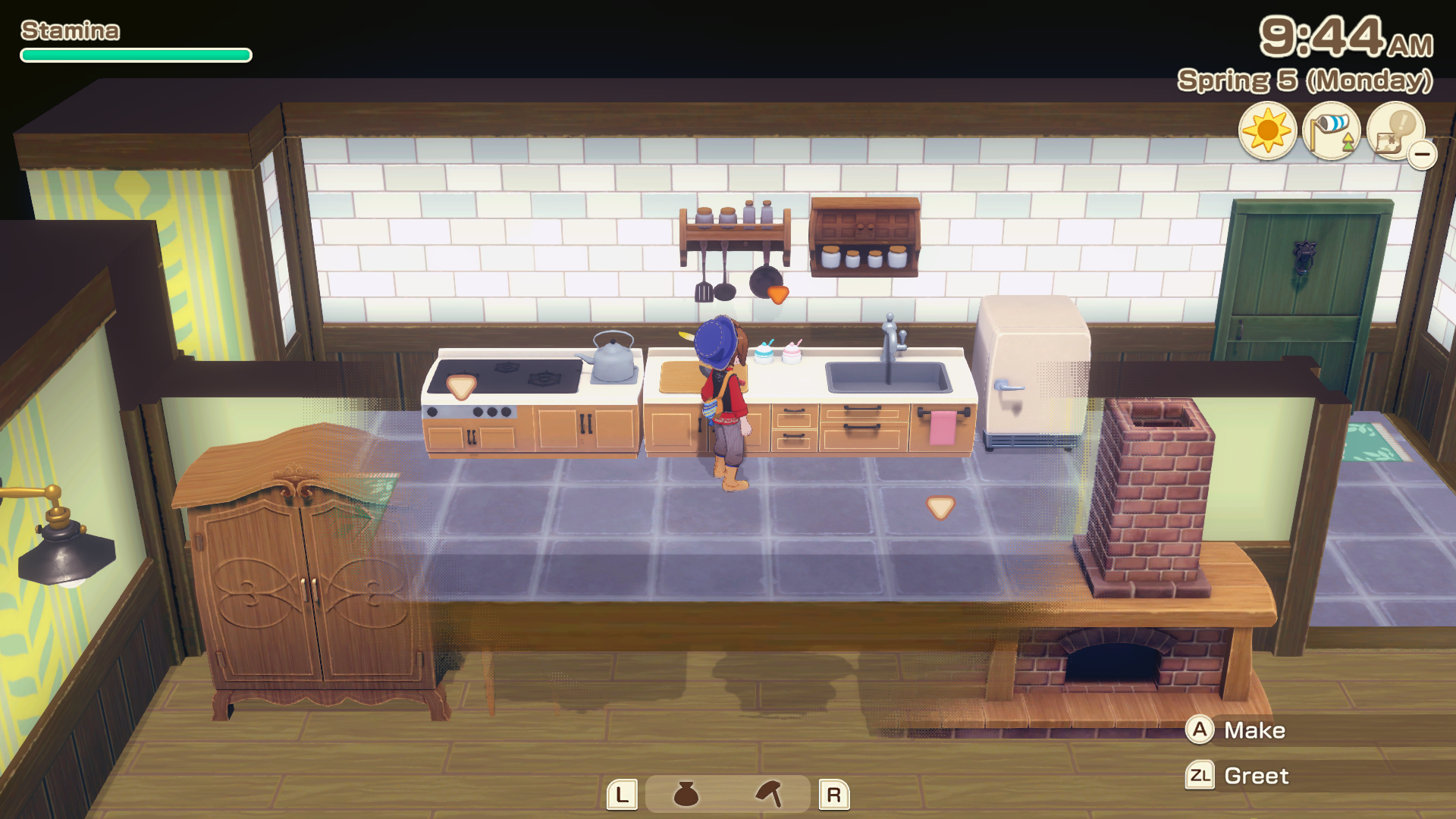Click the A button icon beside Make
Screen dimensions: 1456x819
coord(1200,730)
